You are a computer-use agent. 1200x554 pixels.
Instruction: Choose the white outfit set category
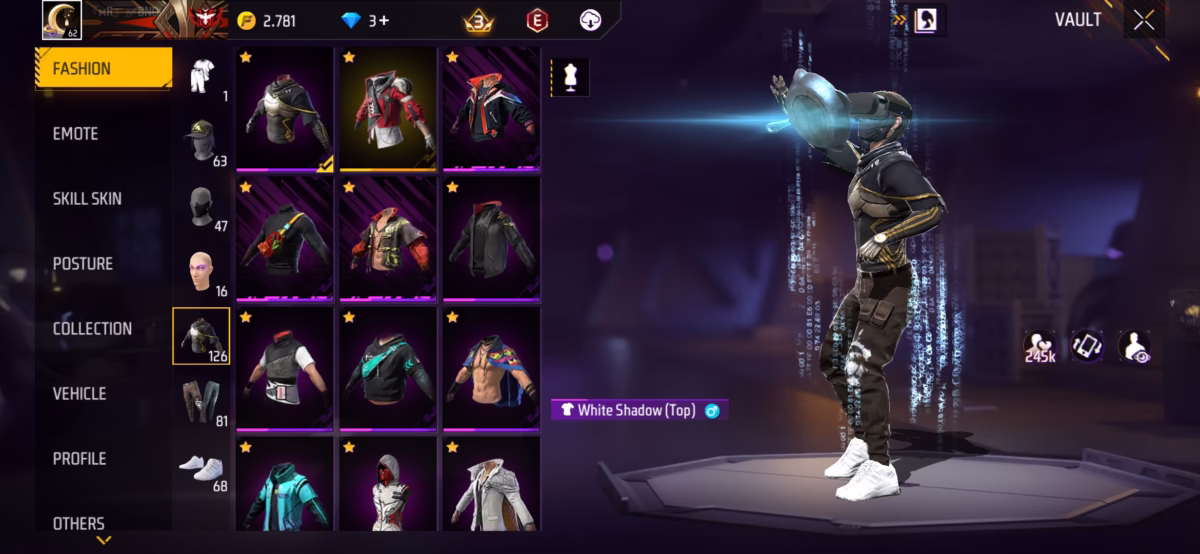(204, 76)
